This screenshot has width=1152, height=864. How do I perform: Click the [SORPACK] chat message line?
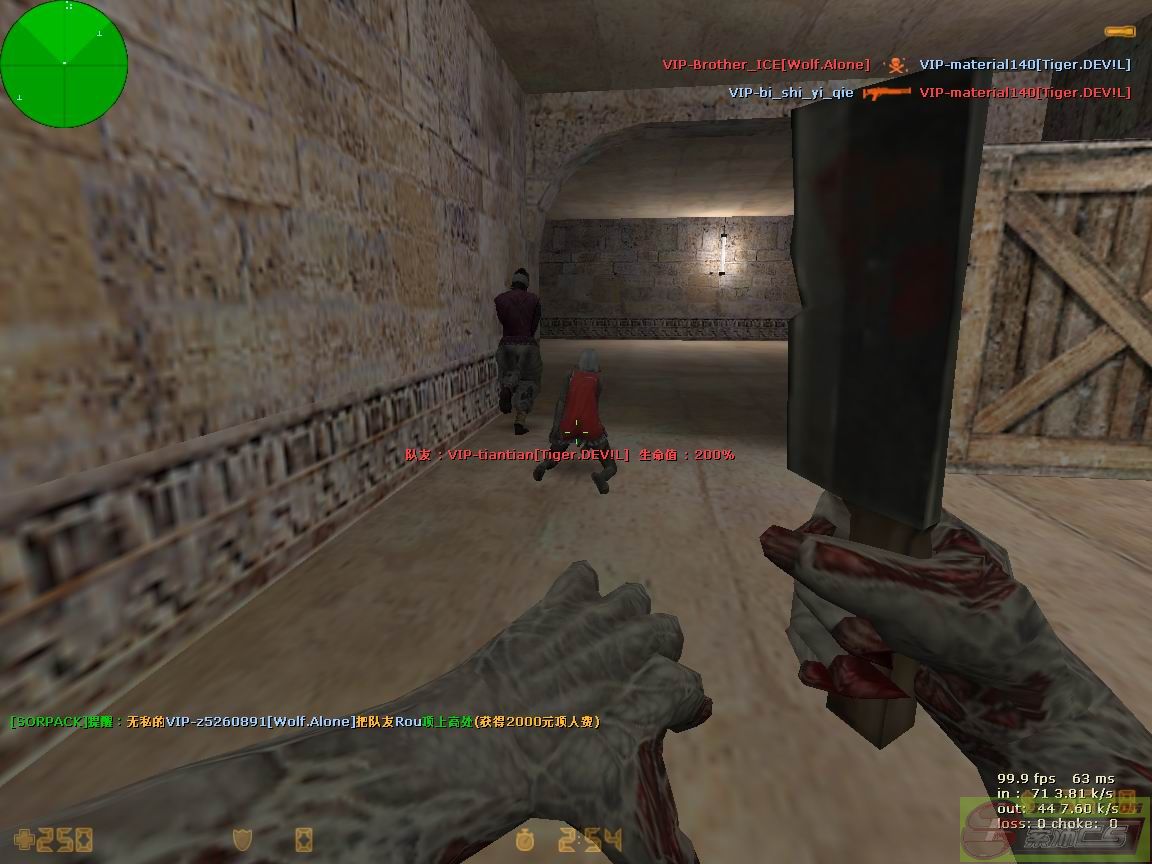[305, 721]
